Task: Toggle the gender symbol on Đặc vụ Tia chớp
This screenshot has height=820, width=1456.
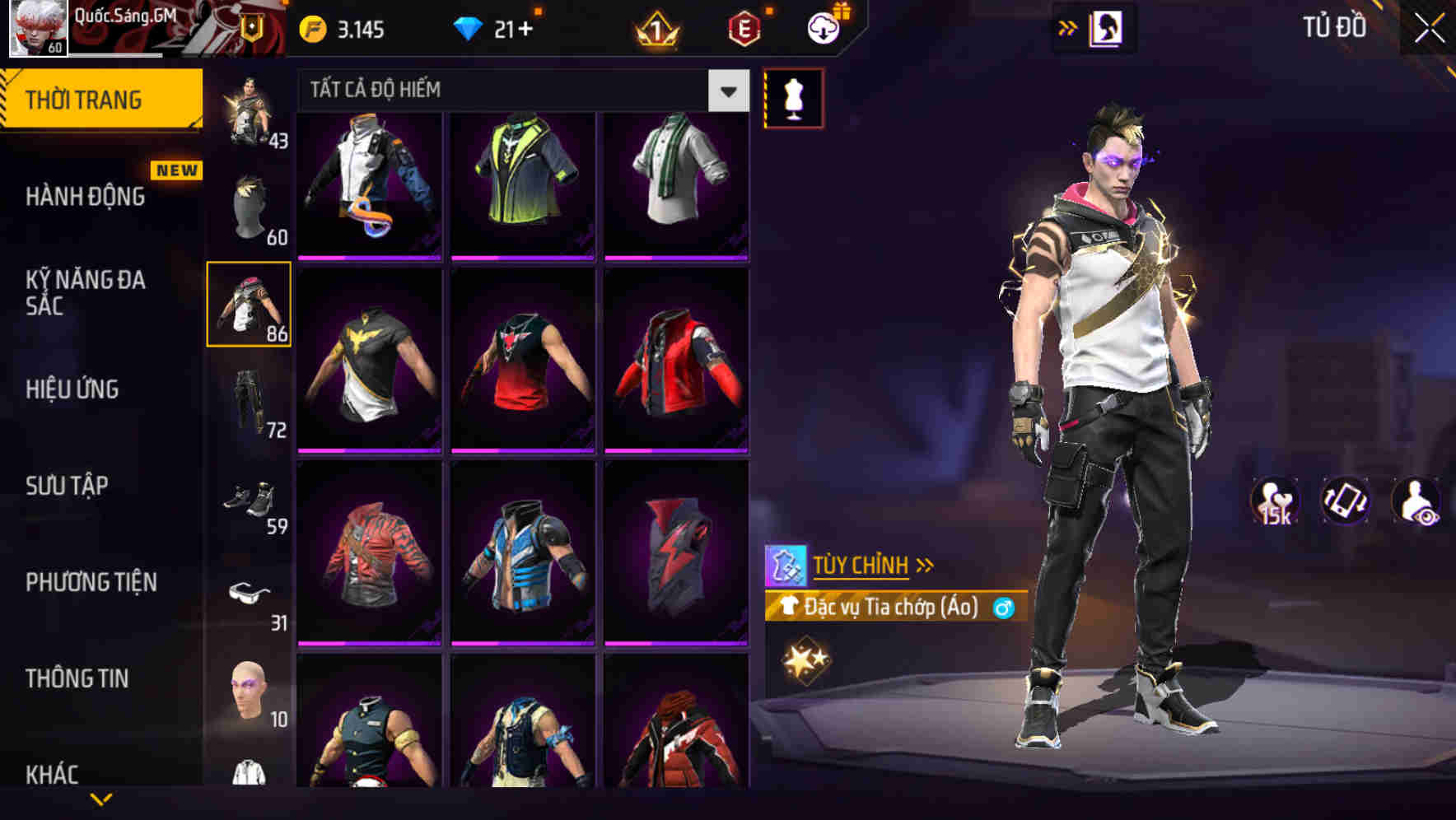Action: point(1004,609)
